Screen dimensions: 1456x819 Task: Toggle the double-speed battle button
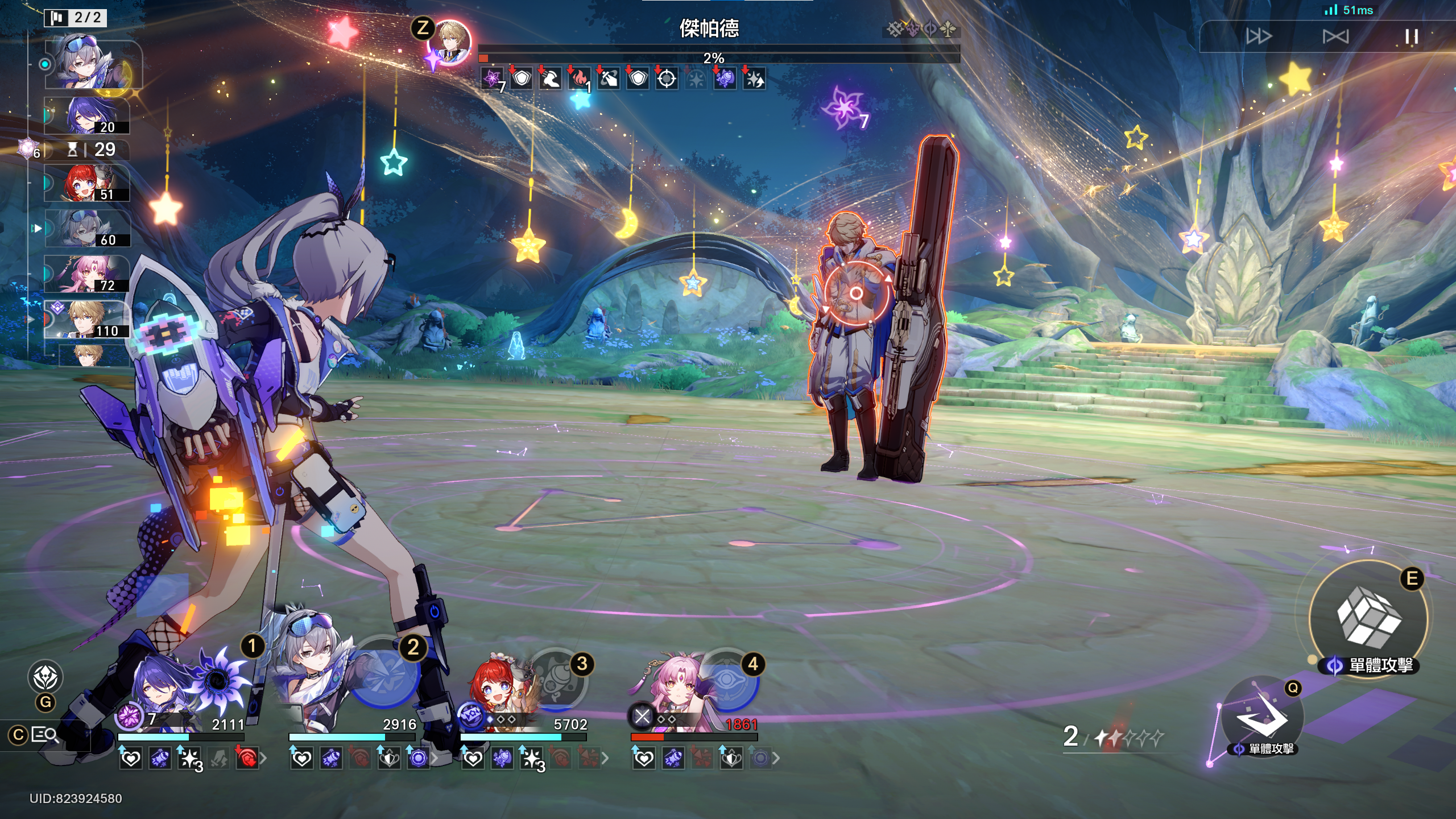(1258, 37)
